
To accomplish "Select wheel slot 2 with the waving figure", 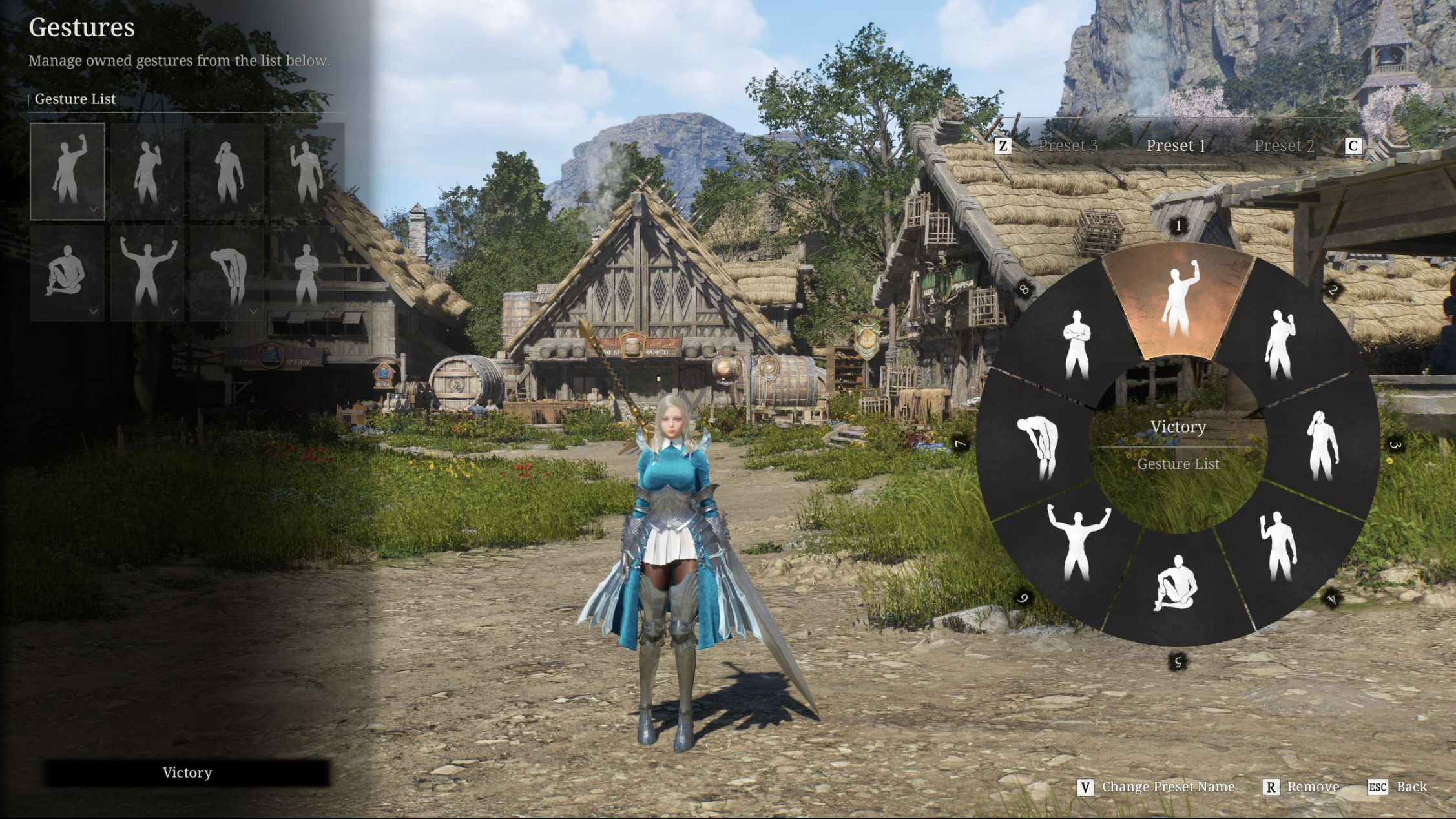I will click(1280, 344).
